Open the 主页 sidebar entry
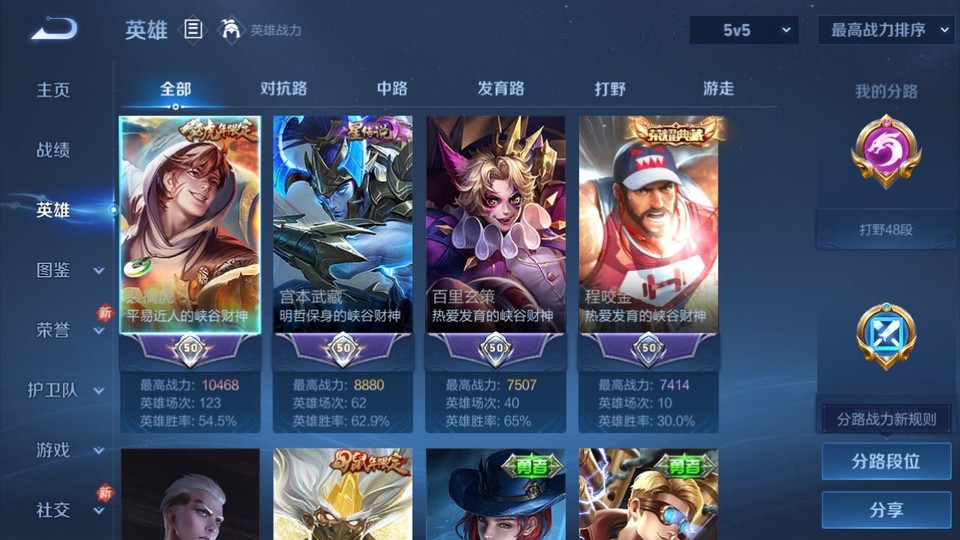Image resolution: width=960 pixels, height=540 pixels. (54, 90)
